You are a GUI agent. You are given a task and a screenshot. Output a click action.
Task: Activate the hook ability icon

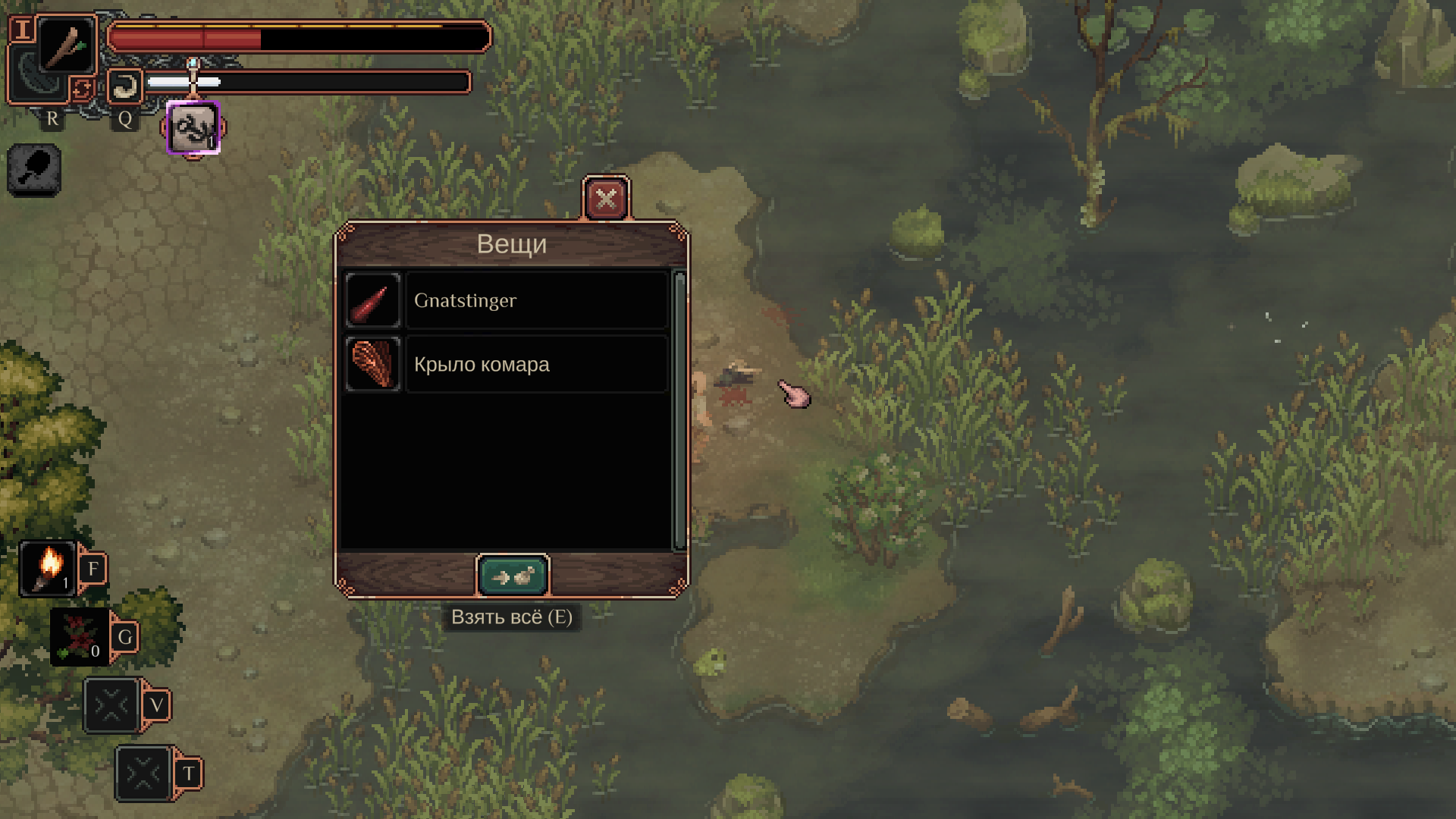click(124, 86)
